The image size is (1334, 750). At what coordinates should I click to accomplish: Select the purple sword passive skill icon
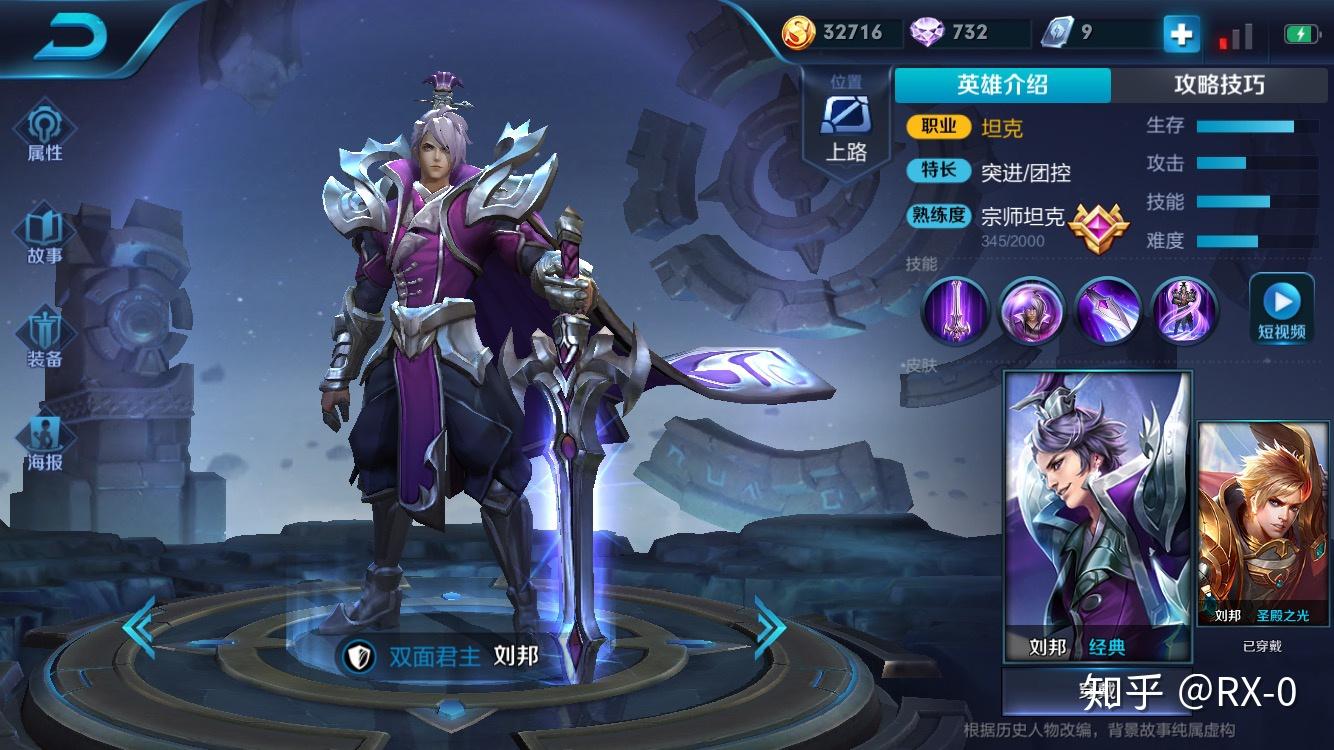955,310
